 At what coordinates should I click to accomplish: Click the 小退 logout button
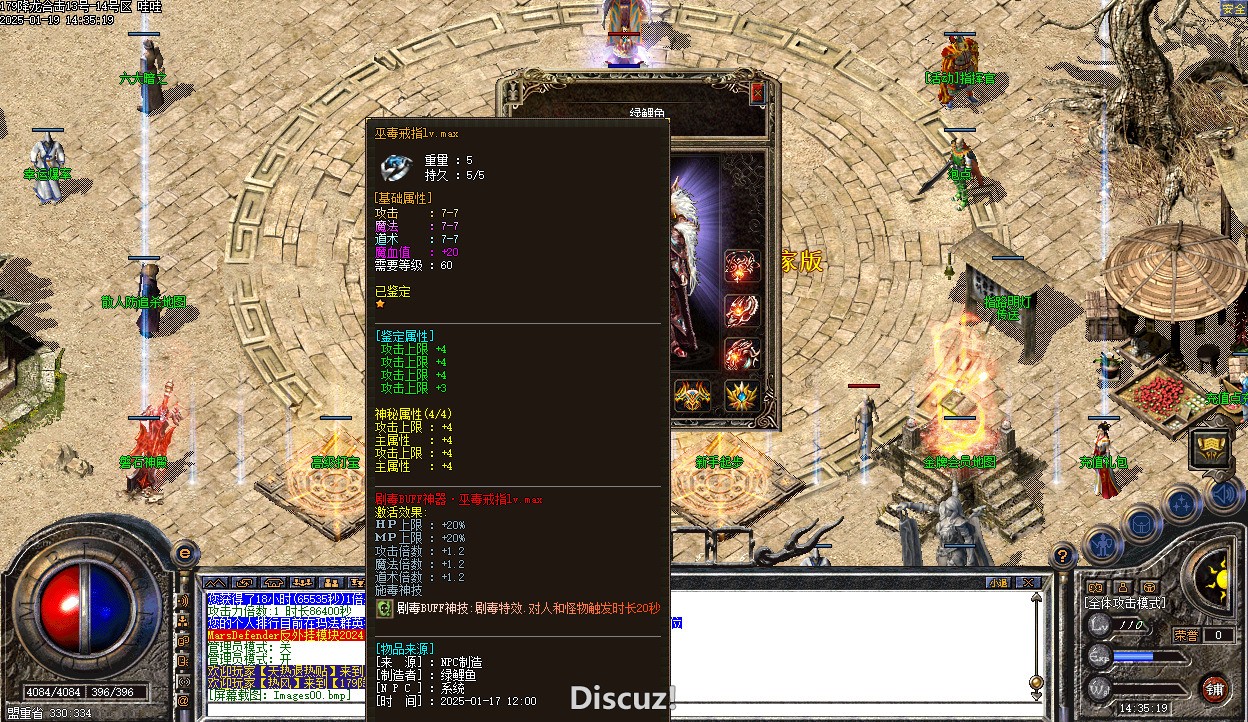(x=997, y=582)
